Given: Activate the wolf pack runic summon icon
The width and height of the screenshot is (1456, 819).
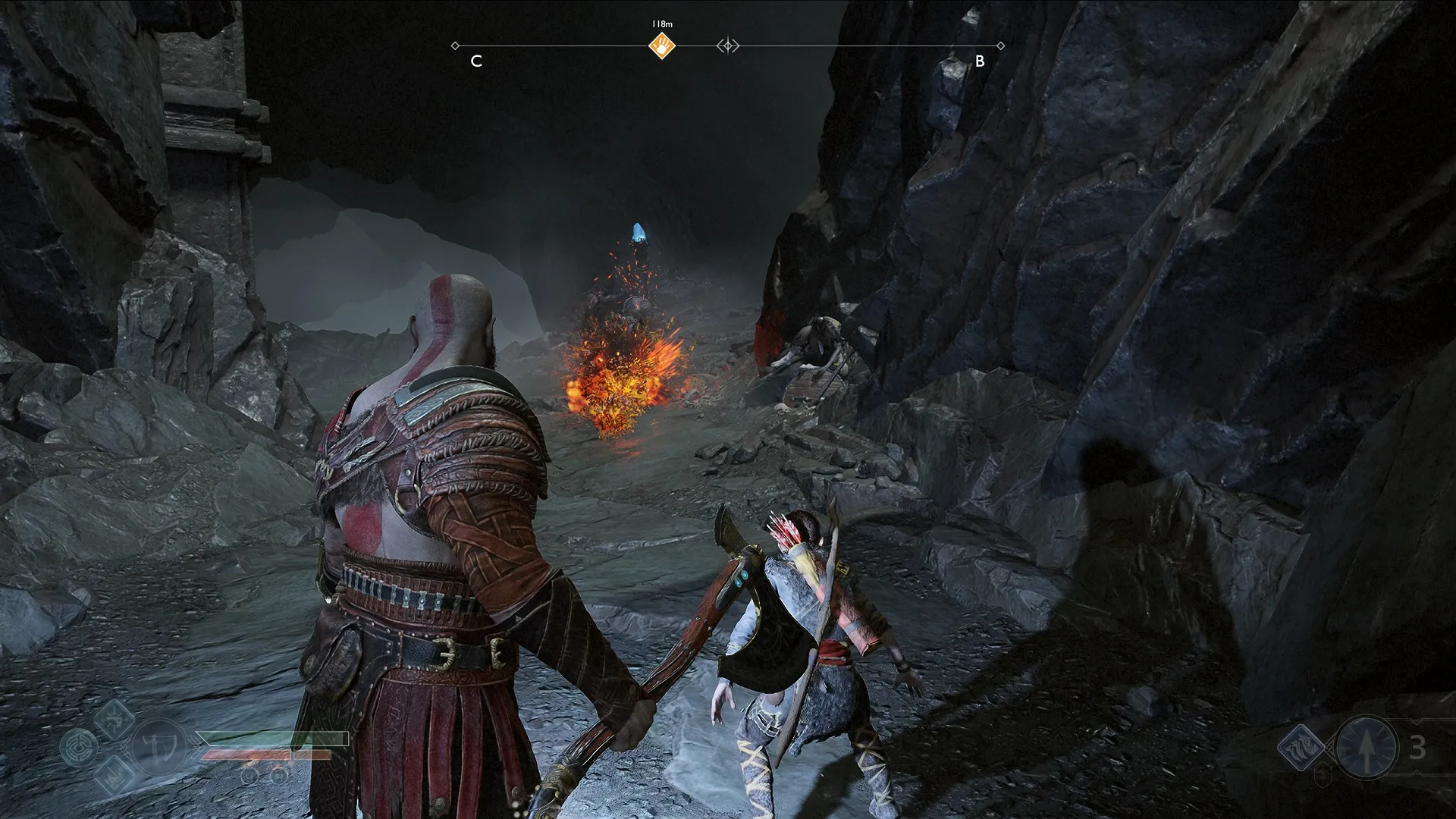Looking at the screenshot, I should tap(1303, 747).
